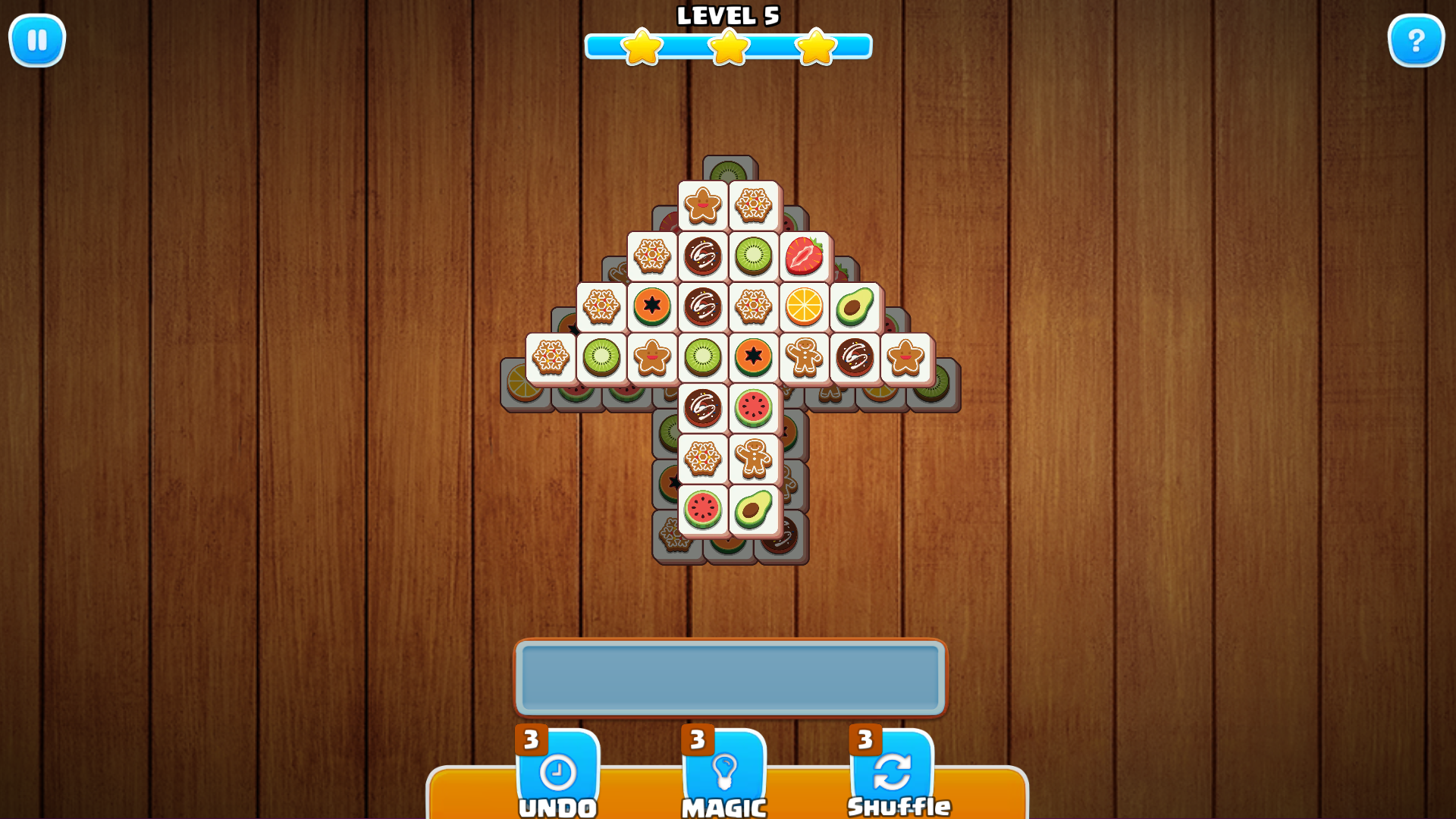This screenshot has height=819, width=1456.
Task: Tap a snowflake cookie tile on the left edge
Action: coord(551,356)
